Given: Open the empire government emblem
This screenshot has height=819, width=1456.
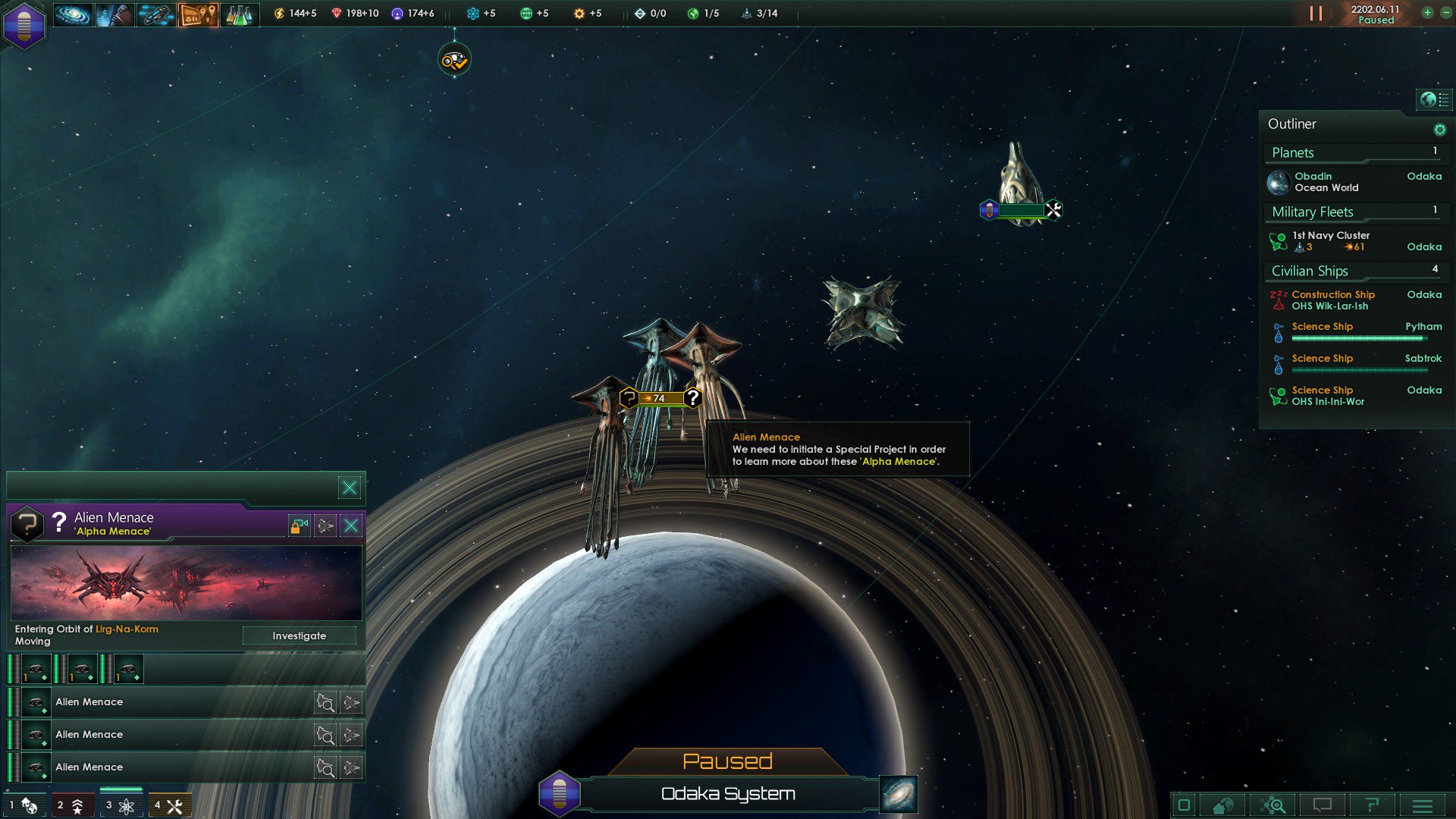Looking at the screenshot, I should point(24,24).
